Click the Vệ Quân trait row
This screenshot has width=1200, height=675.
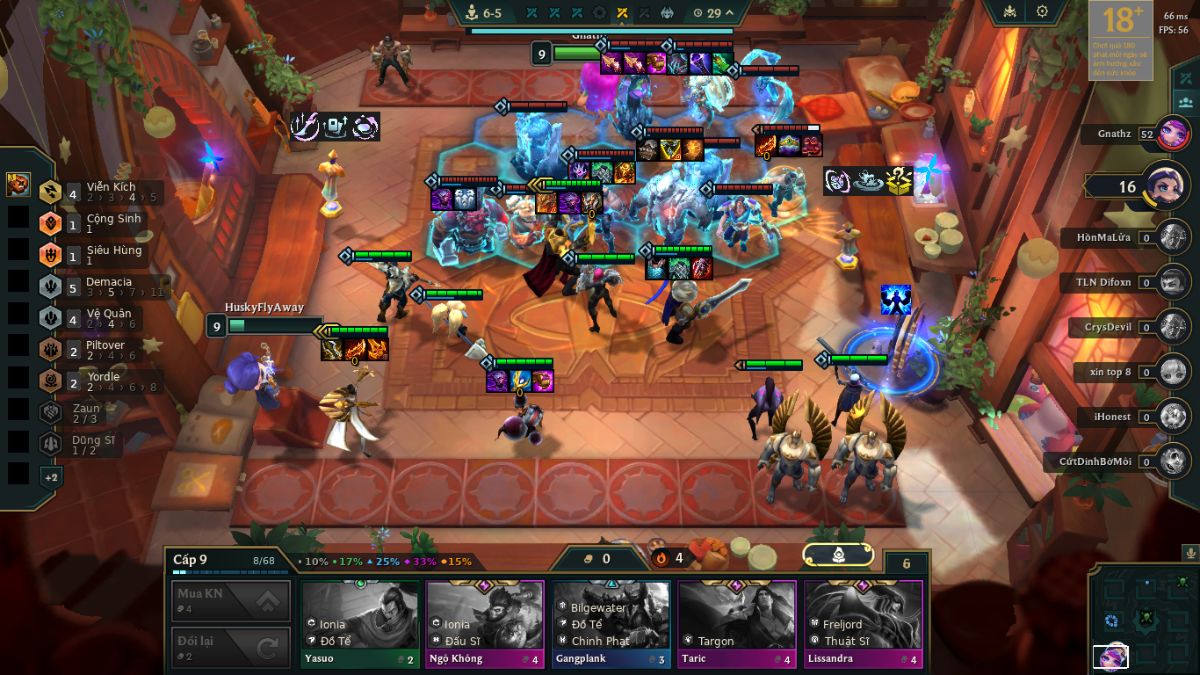[x=100, y=318]
